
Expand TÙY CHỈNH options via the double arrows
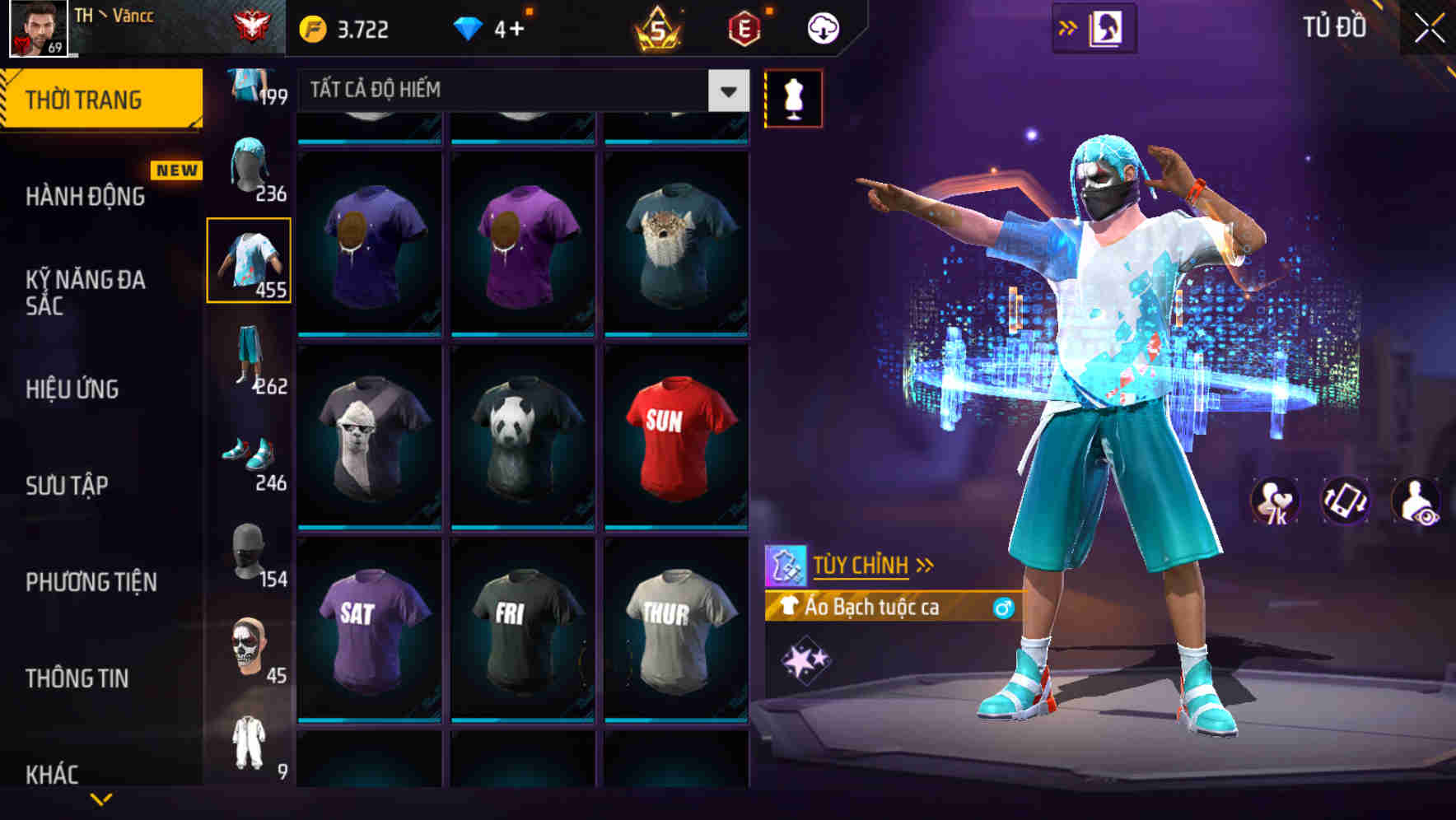[x=926, y=564]
